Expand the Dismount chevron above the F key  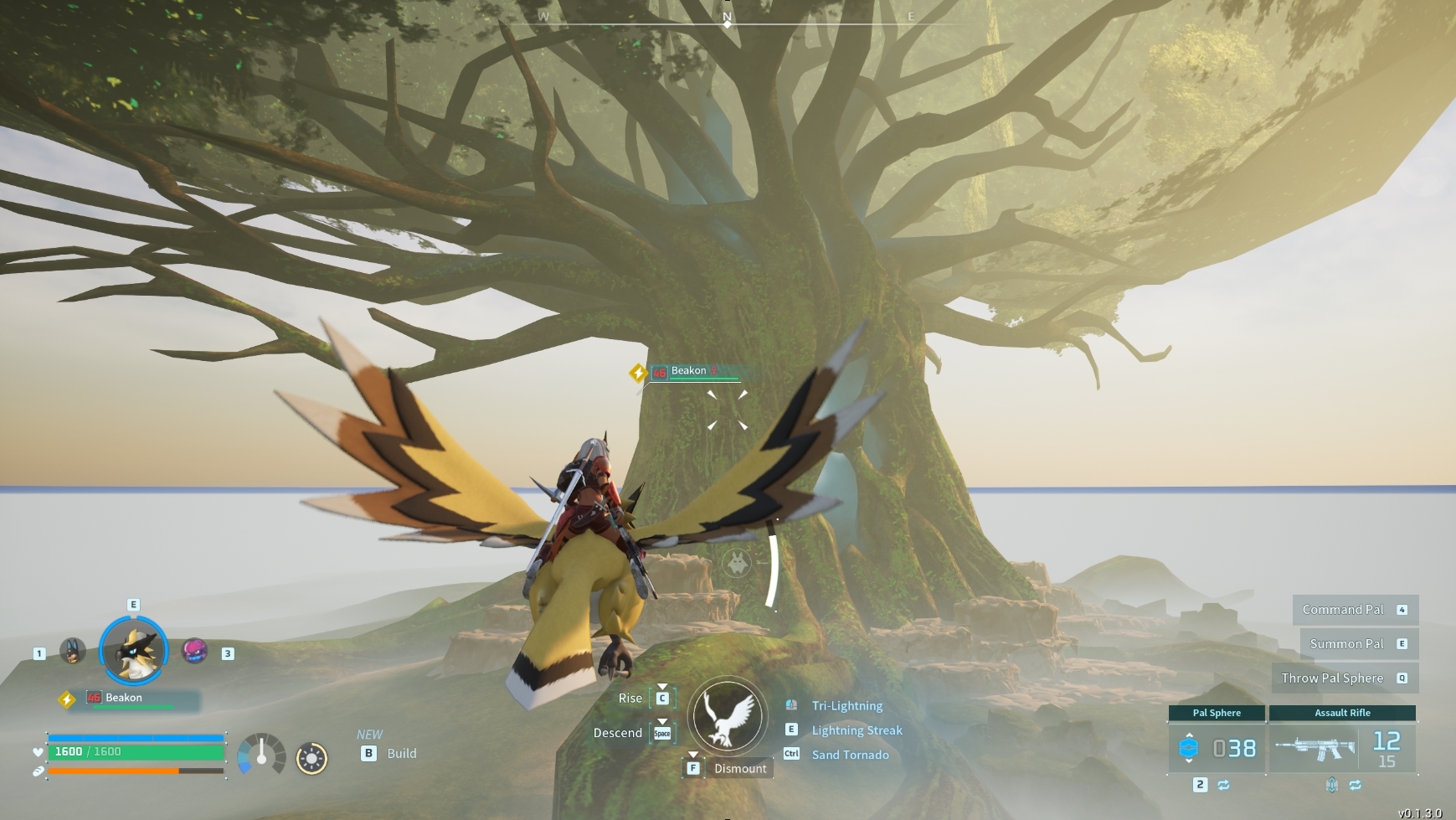coord(693,756)
